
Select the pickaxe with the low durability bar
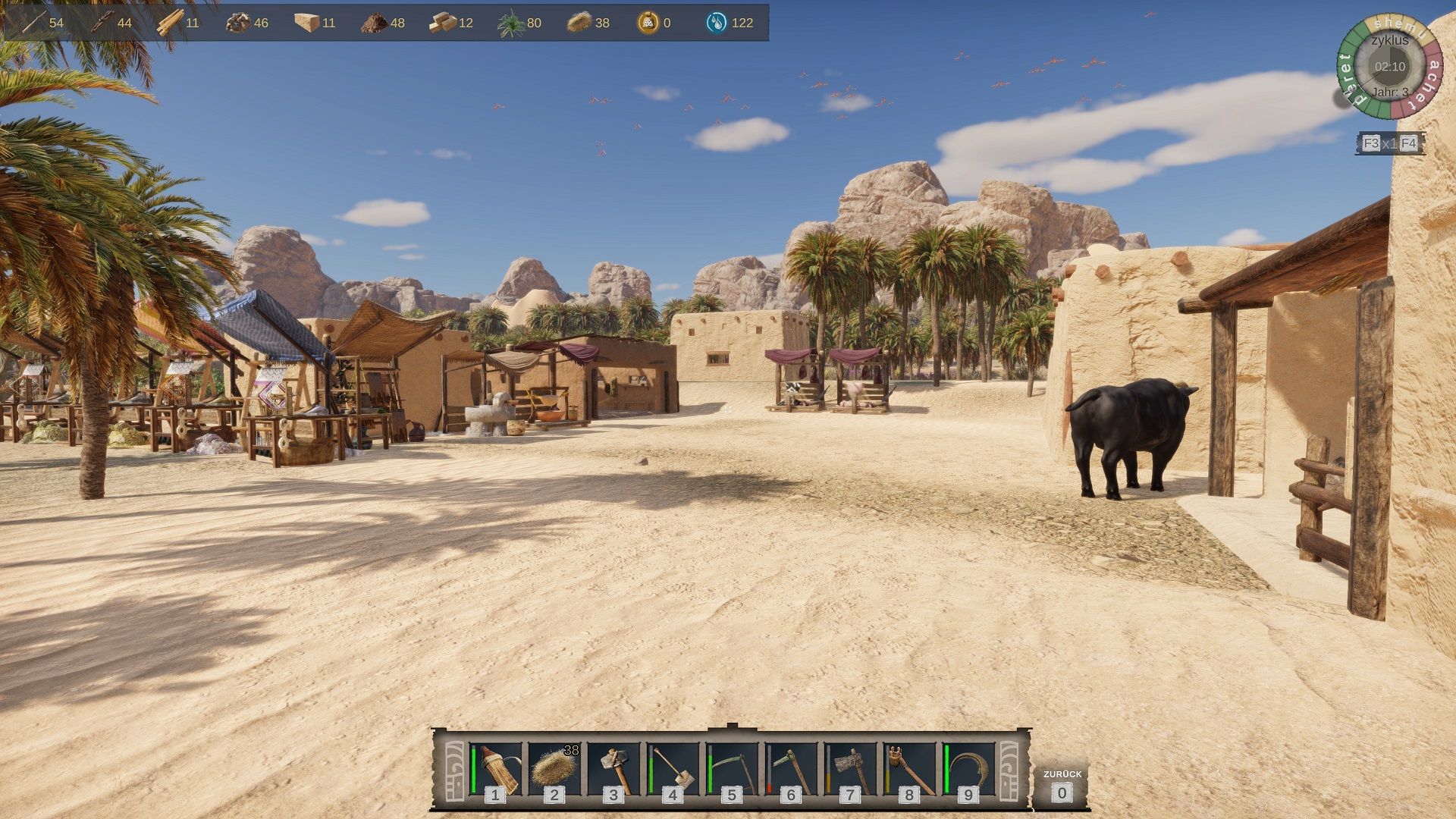click(791, 770)
